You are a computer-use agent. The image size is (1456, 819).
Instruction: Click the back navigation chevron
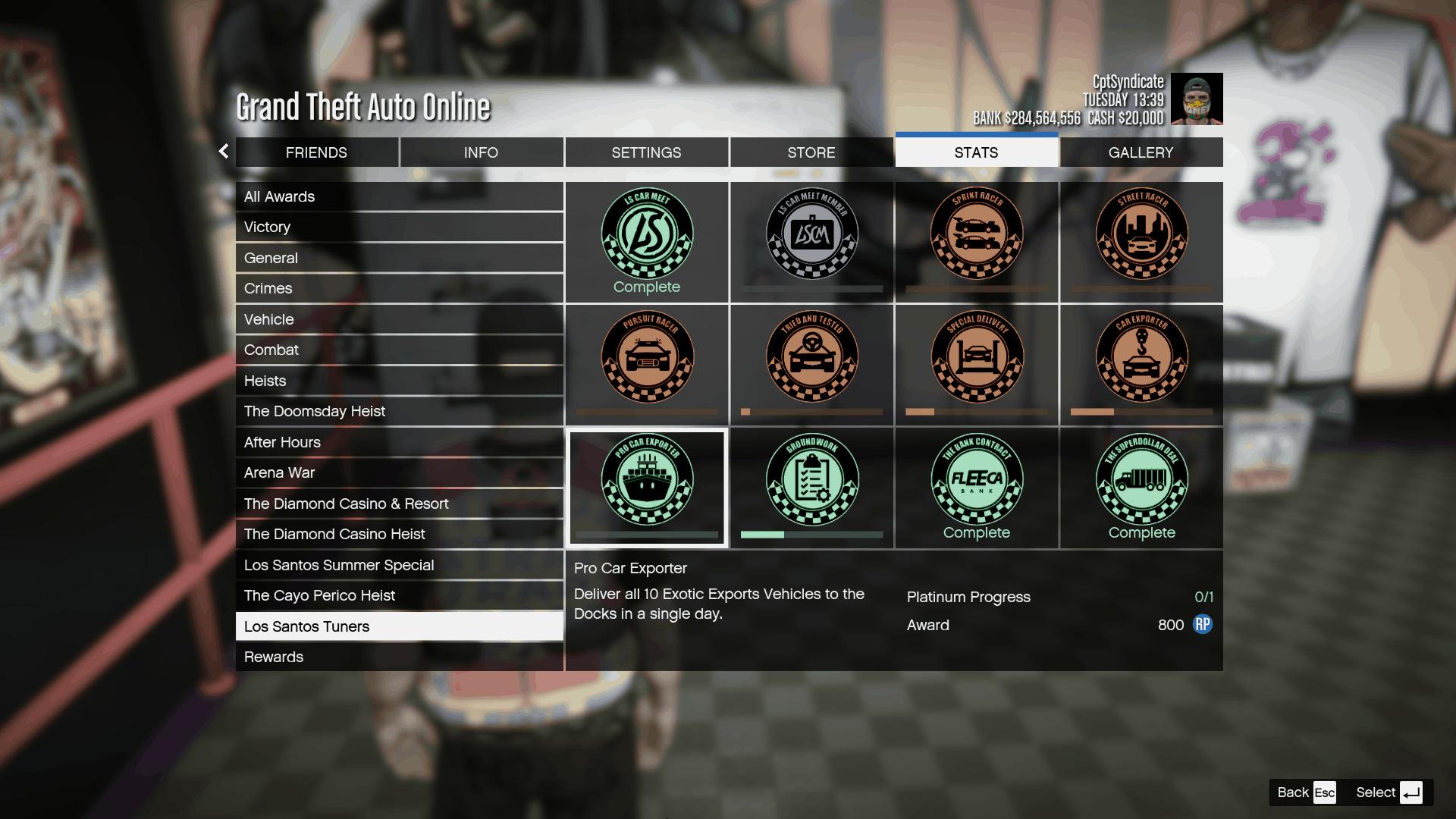point(222,152)
